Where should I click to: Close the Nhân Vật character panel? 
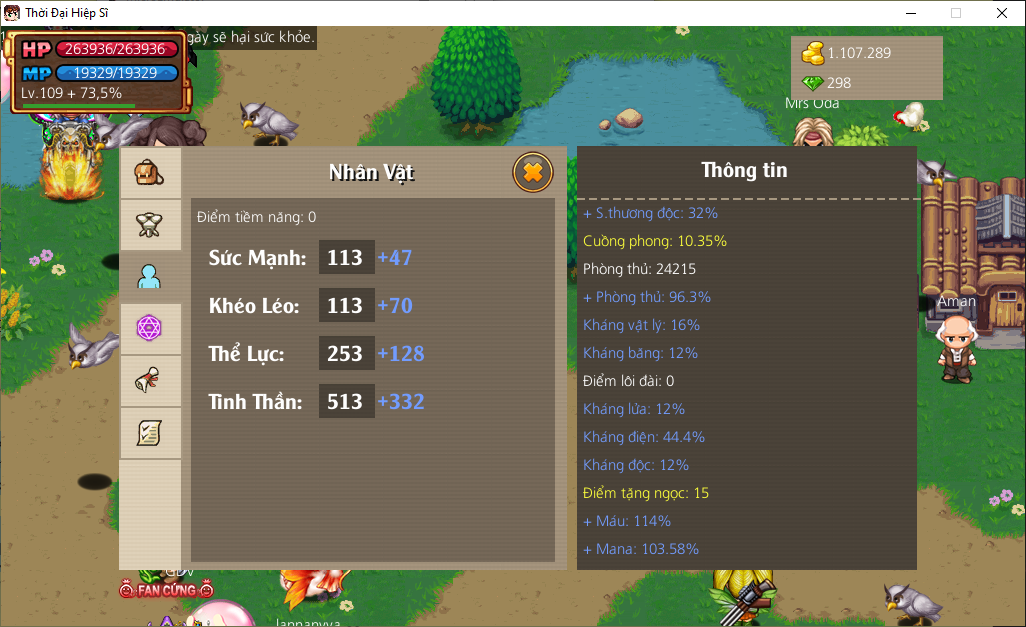coord(533,172)
